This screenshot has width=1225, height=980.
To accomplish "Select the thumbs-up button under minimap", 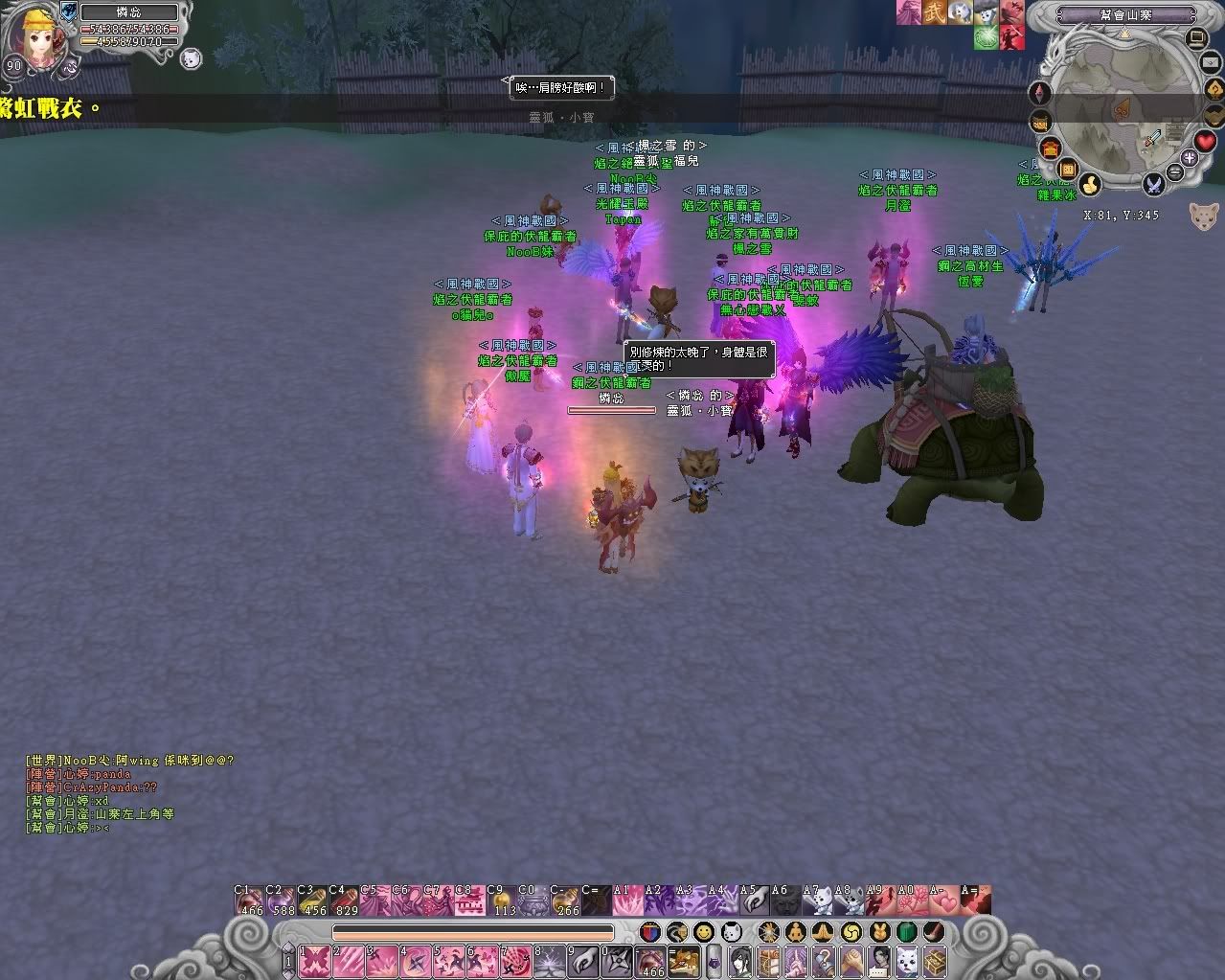I will tap(1089, 184).
